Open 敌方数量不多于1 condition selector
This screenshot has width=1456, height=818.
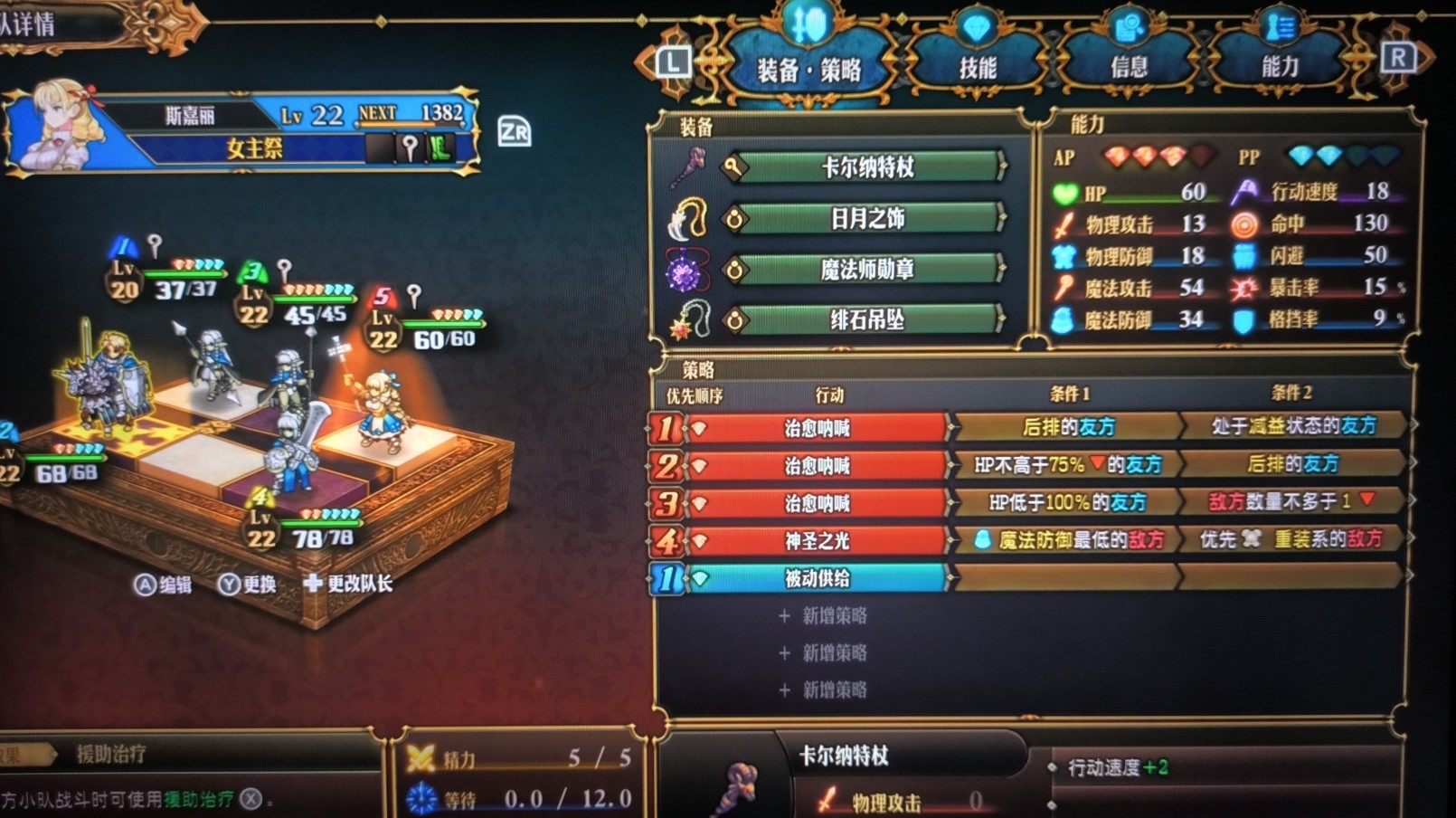[x=1289, y=502]
